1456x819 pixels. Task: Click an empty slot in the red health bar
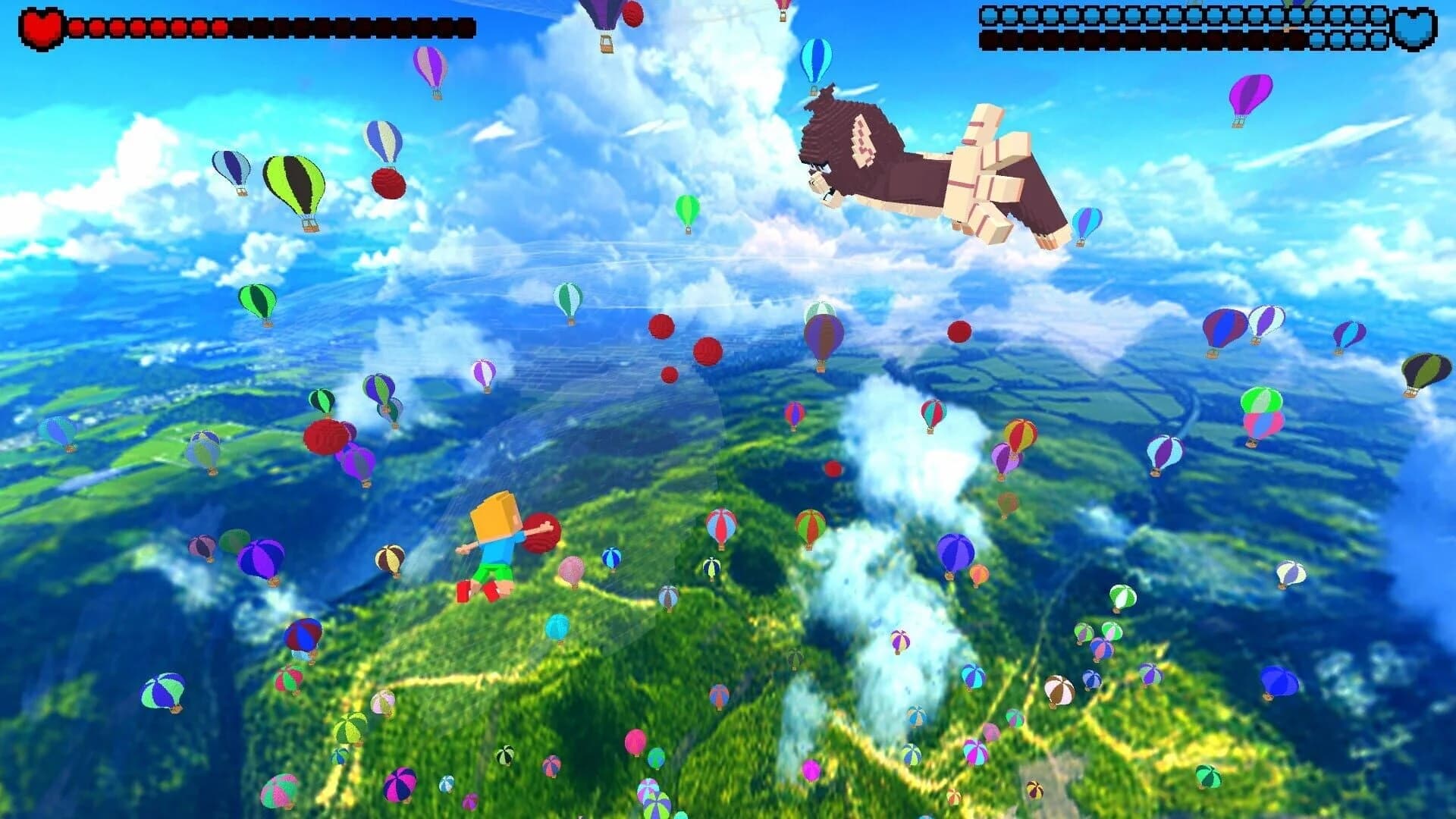[341, 25]
